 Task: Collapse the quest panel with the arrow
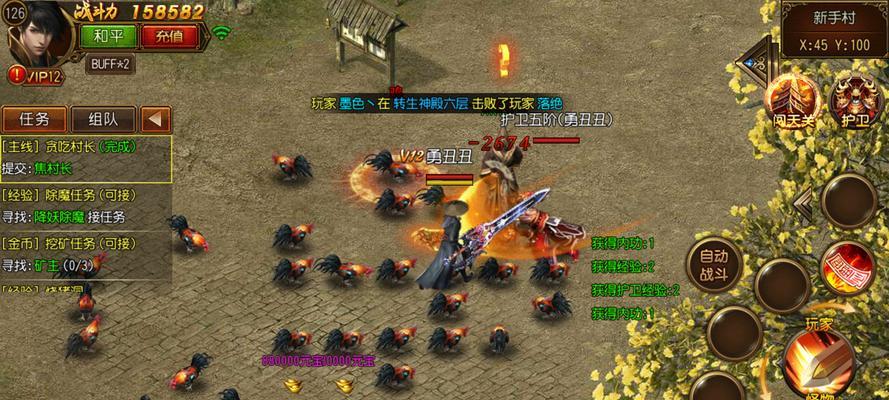(155, 119)
